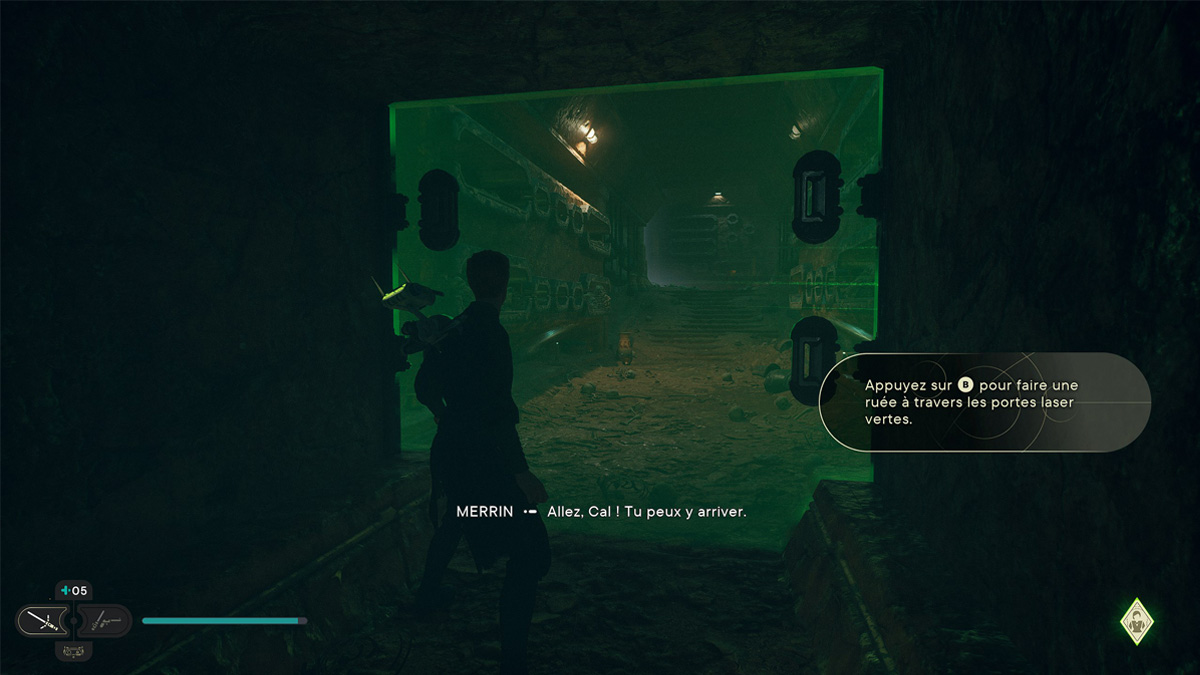The image size is (1200, 675).
Task: Select the single lightsaber stance icon
Action: [43, 621]
